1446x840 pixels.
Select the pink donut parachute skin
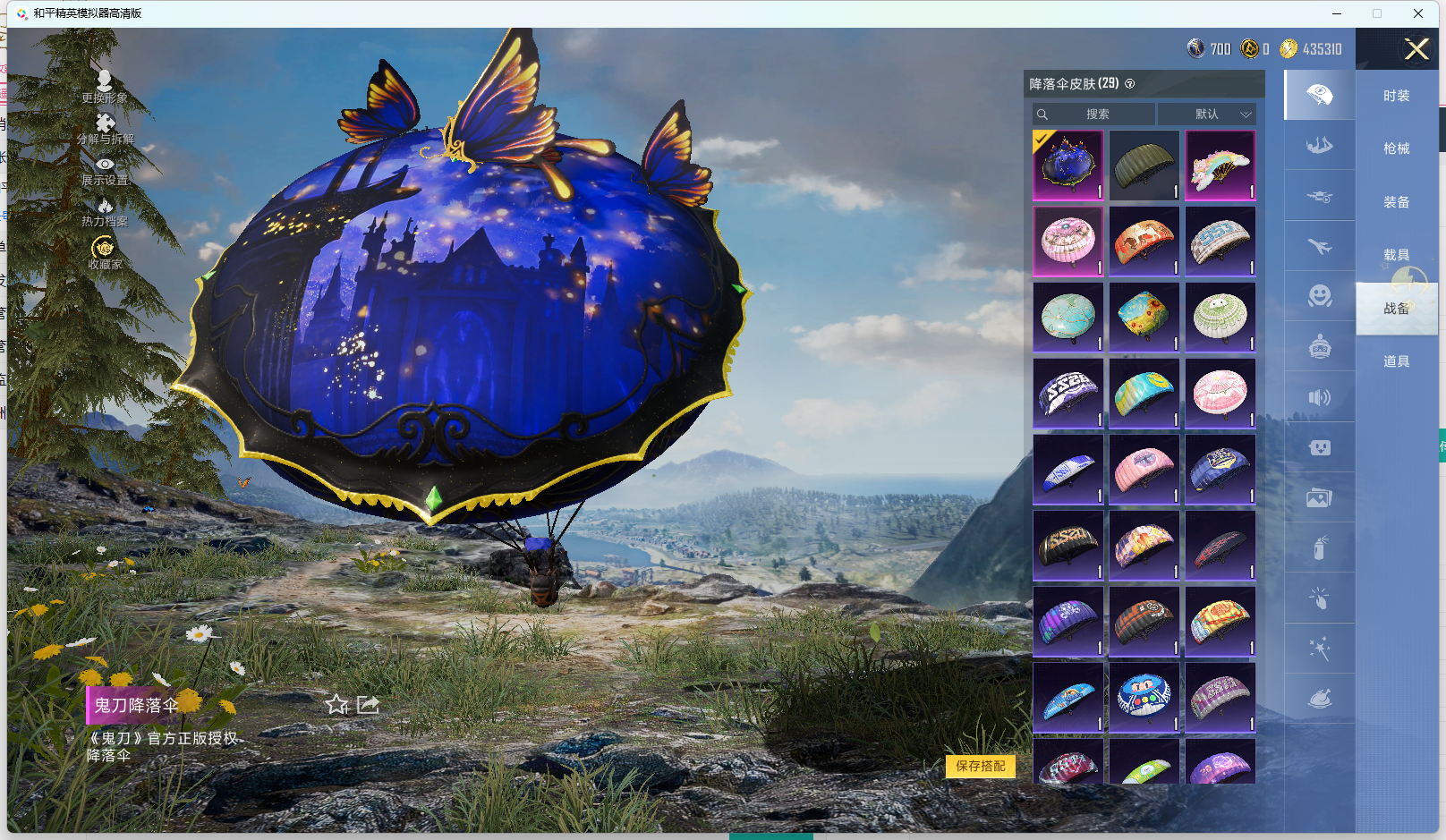click(x=1067, y=241)
